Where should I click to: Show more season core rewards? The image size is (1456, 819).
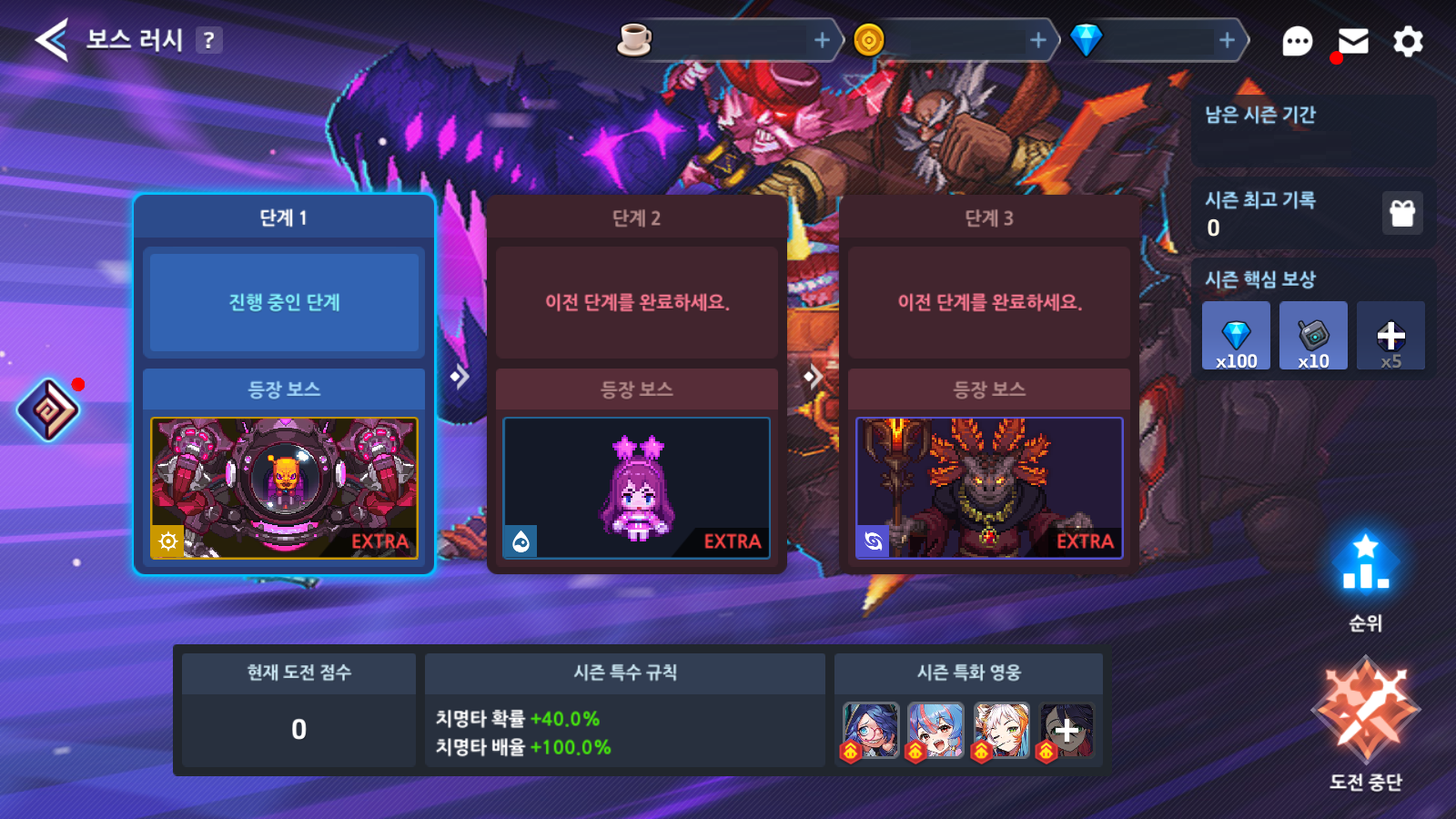[x=1390, y=336]
